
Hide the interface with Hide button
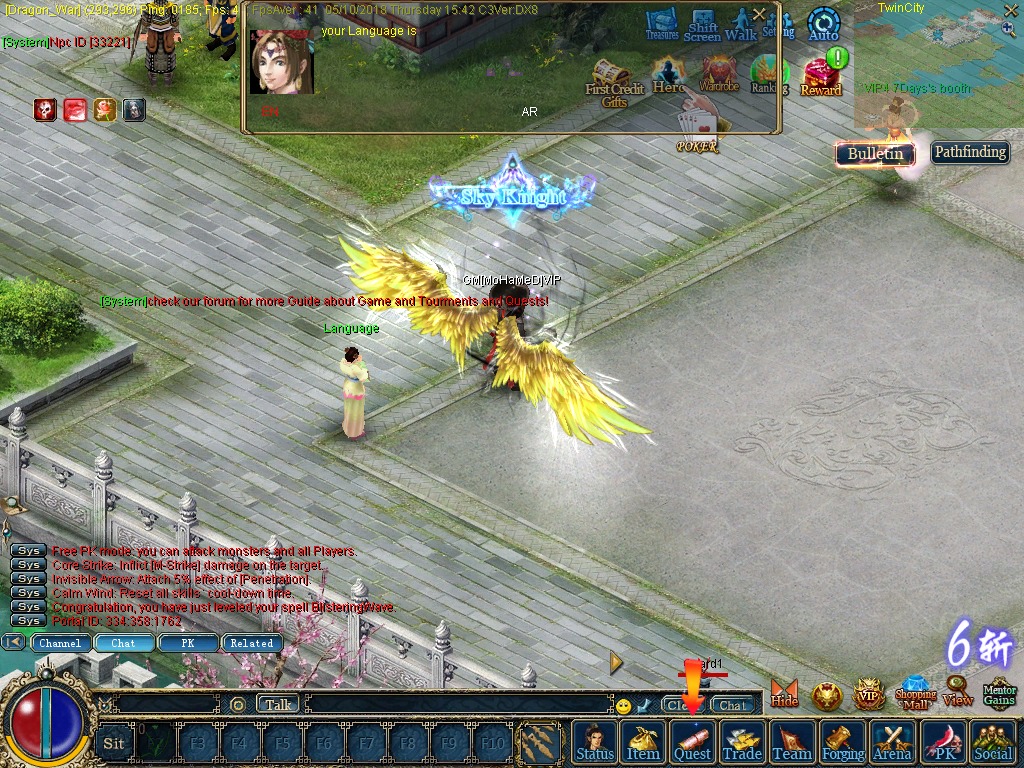(785, 693)
